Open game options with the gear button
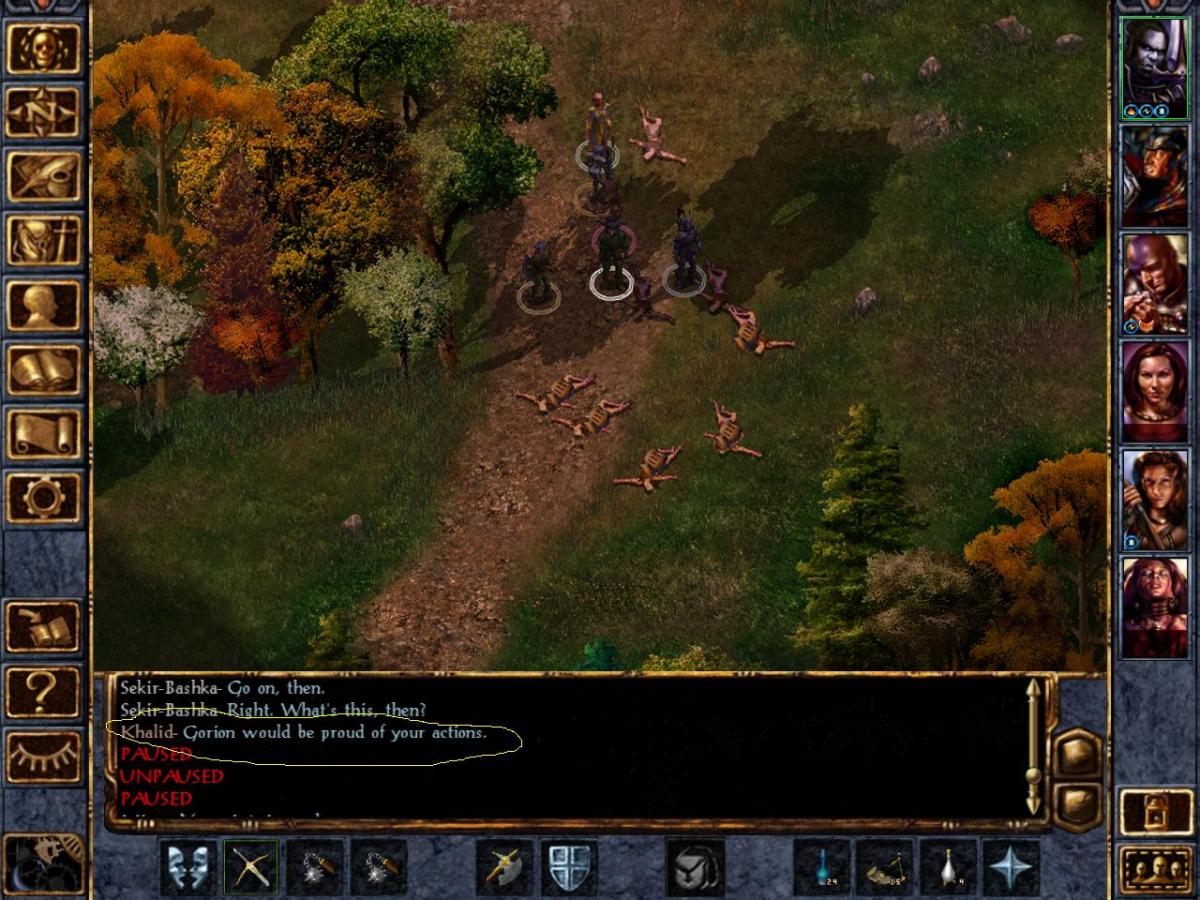Screen dimensions: 1200x900 coord(43,497)
